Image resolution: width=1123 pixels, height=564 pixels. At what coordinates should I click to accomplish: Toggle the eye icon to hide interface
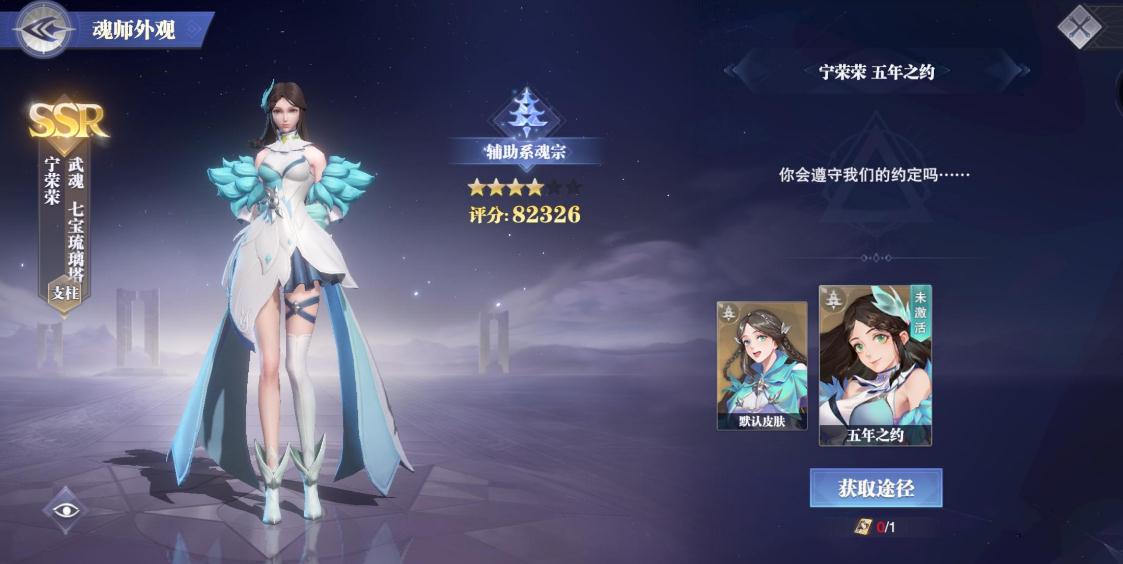point(66,510)
